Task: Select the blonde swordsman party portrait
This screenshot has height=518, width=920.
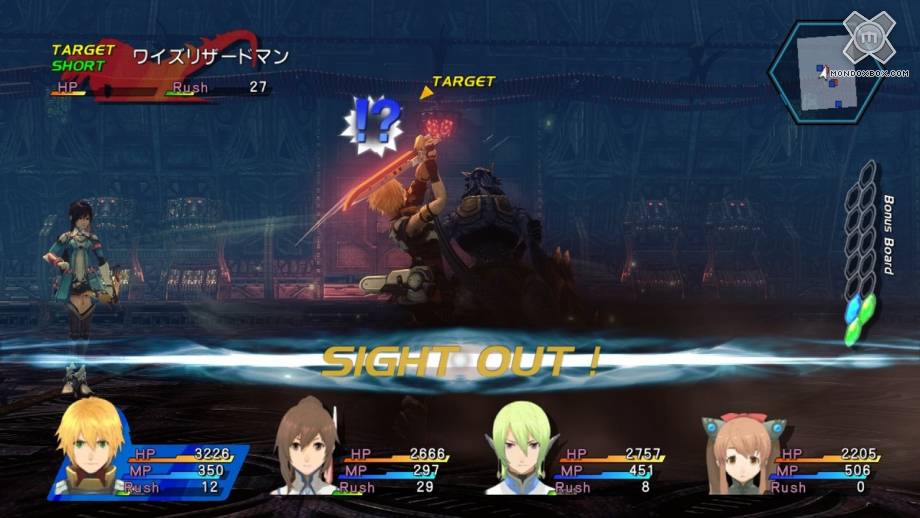Action: (88, 449)
